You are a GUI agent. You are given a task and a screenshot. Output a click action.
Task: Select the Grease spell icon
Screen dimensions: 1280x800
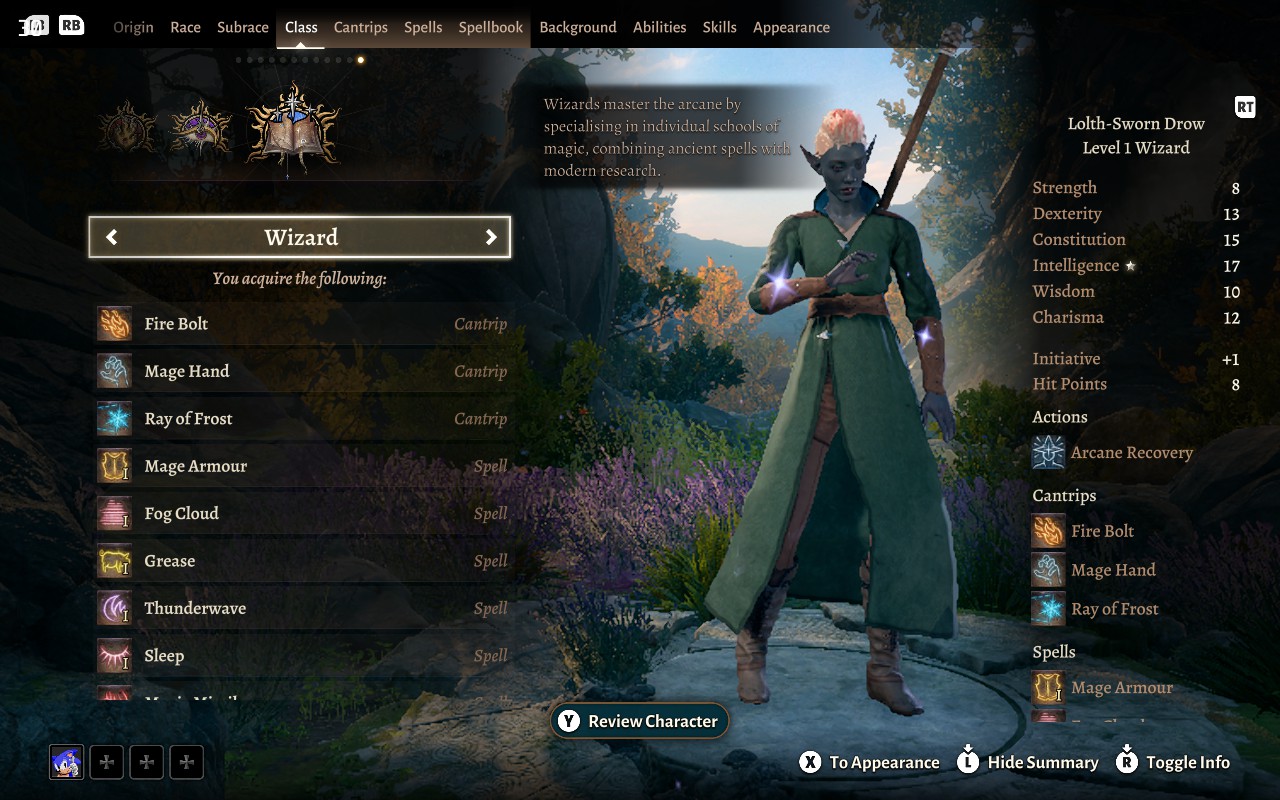point(114,560)
